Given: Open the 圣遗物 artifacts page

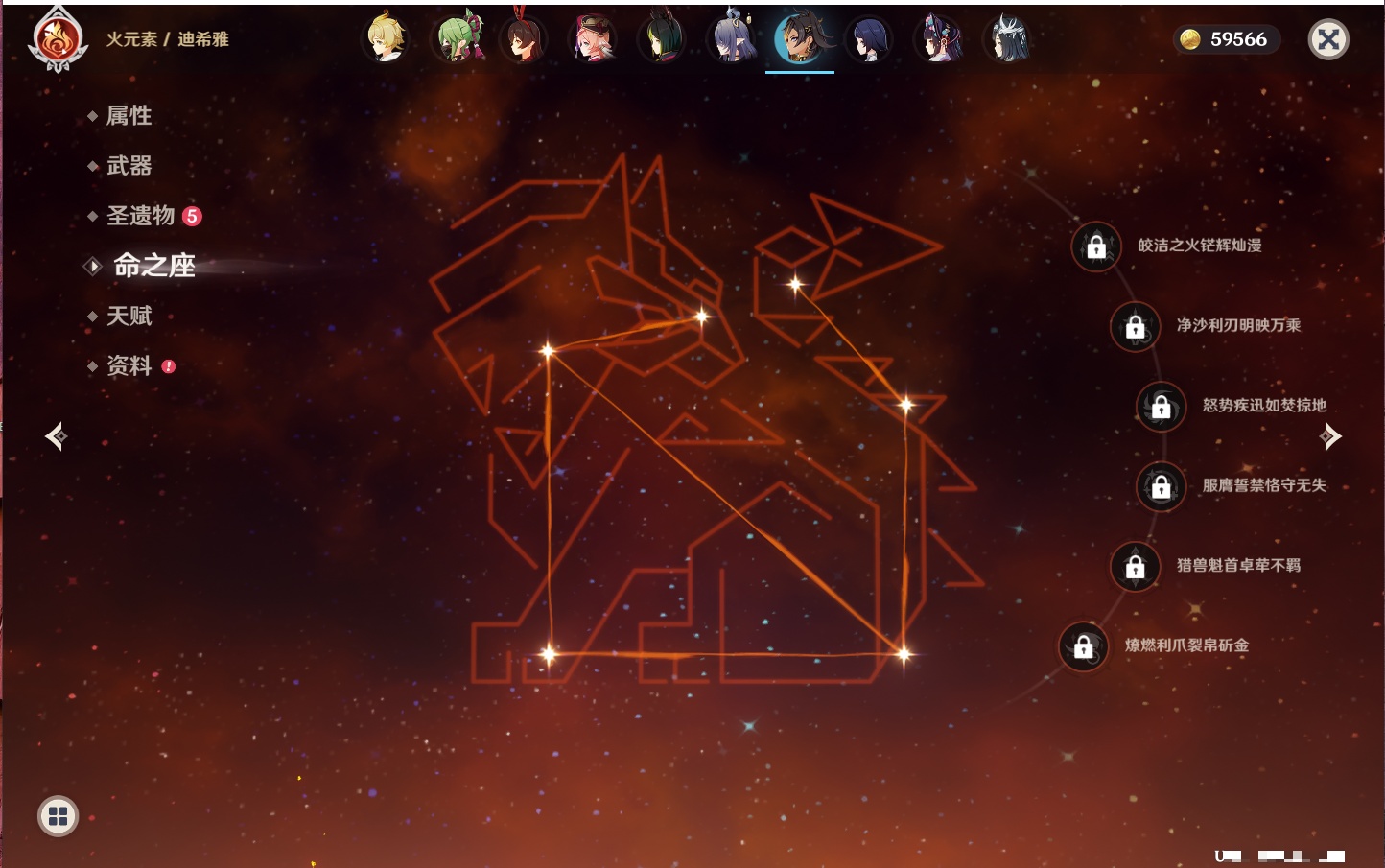Looking at the screenshot, I should [140, 216].
